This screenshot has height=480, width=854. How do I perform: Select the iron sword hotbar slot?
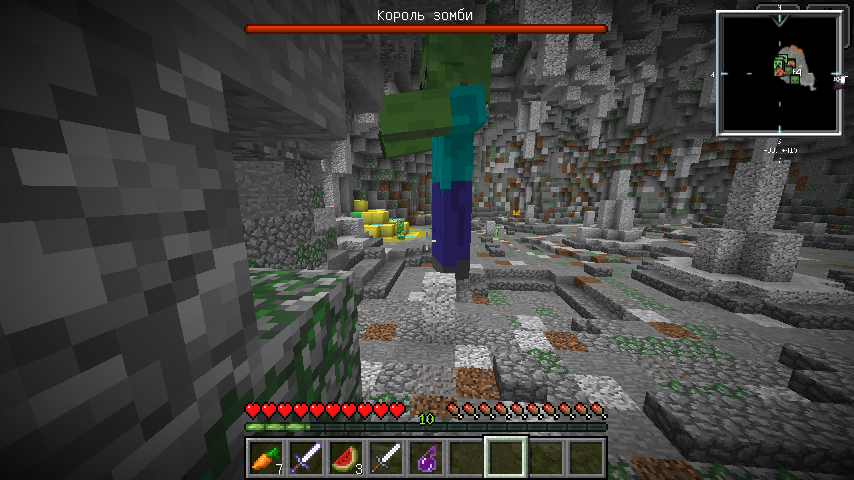click(385, 457)
